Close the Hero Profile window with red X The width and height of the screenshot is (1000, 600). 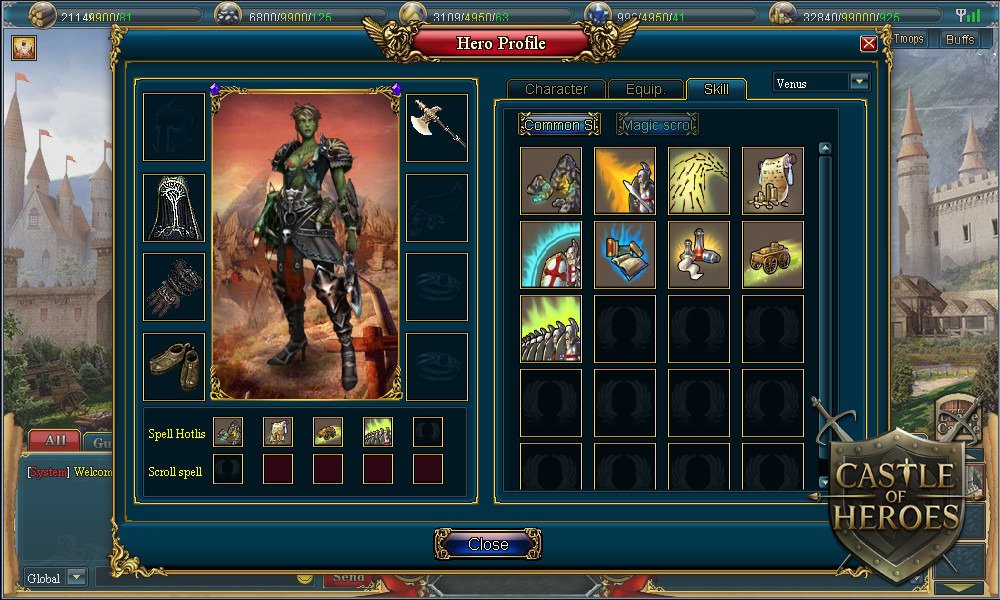868,44
